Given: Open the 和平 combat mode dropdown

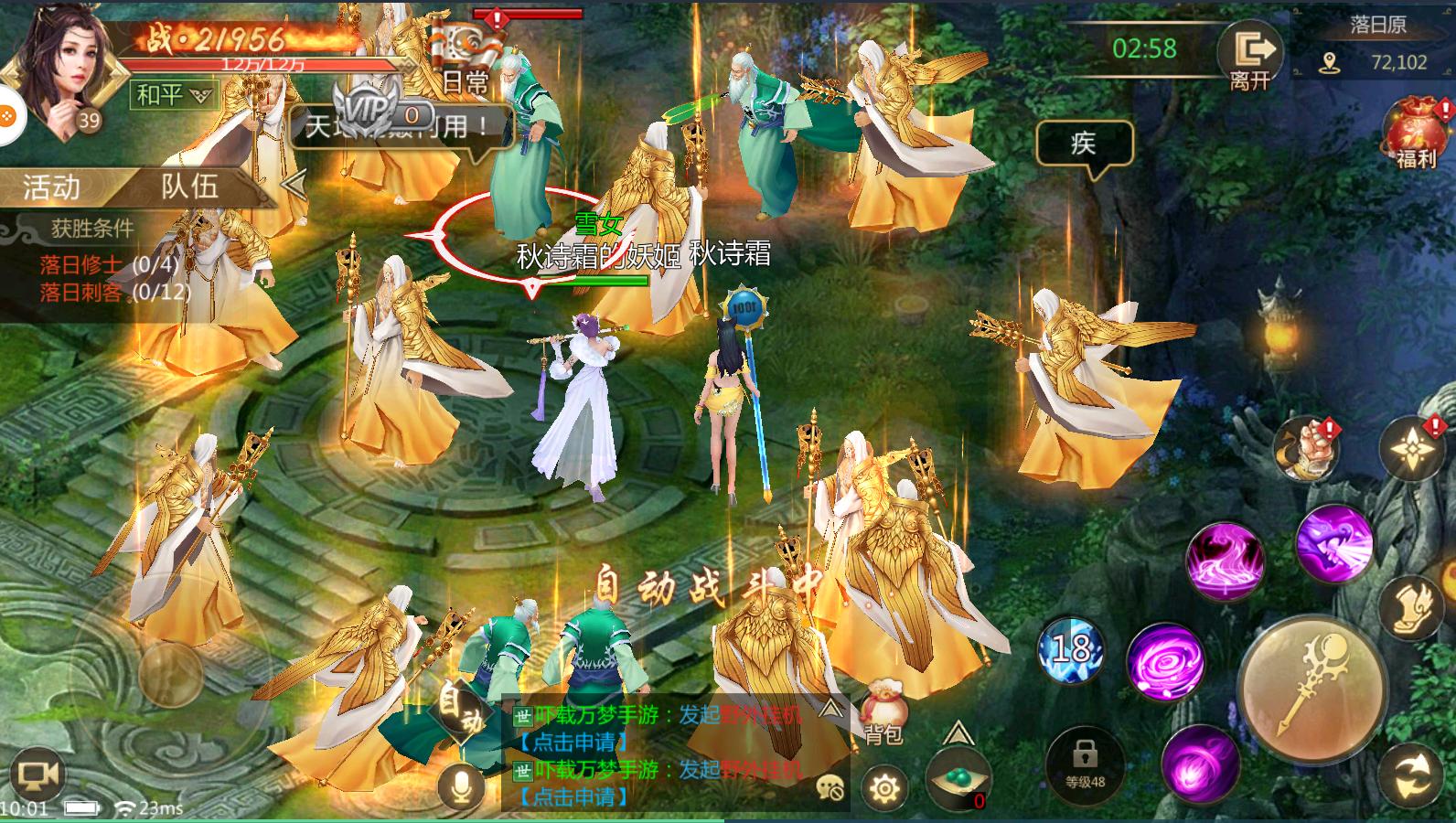Looking at the screenshot, I should pos(174,94).
